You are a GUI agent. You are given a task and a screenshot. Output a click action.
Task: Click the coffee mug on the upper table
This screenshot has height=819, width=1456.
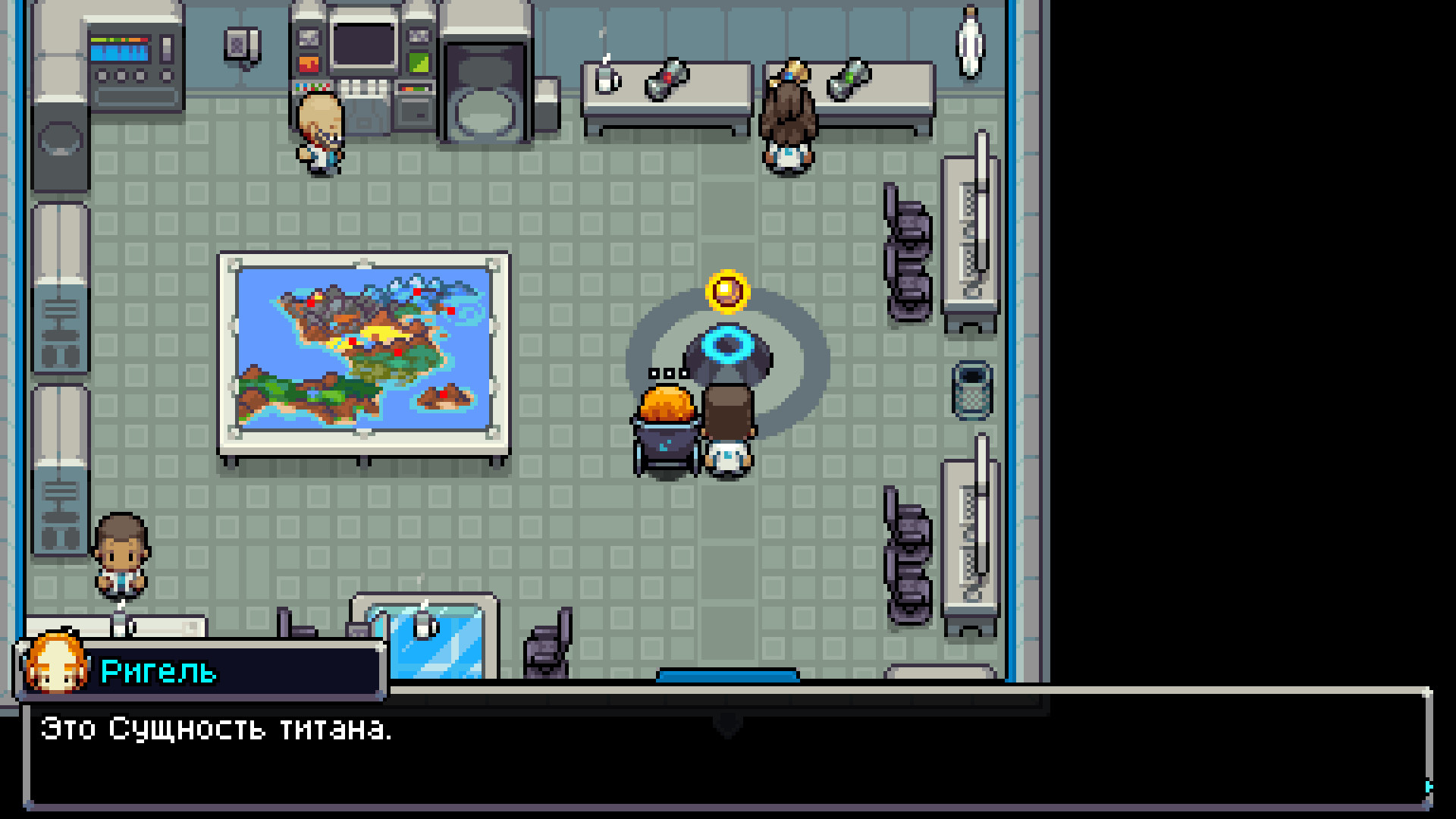click(604, 78)
